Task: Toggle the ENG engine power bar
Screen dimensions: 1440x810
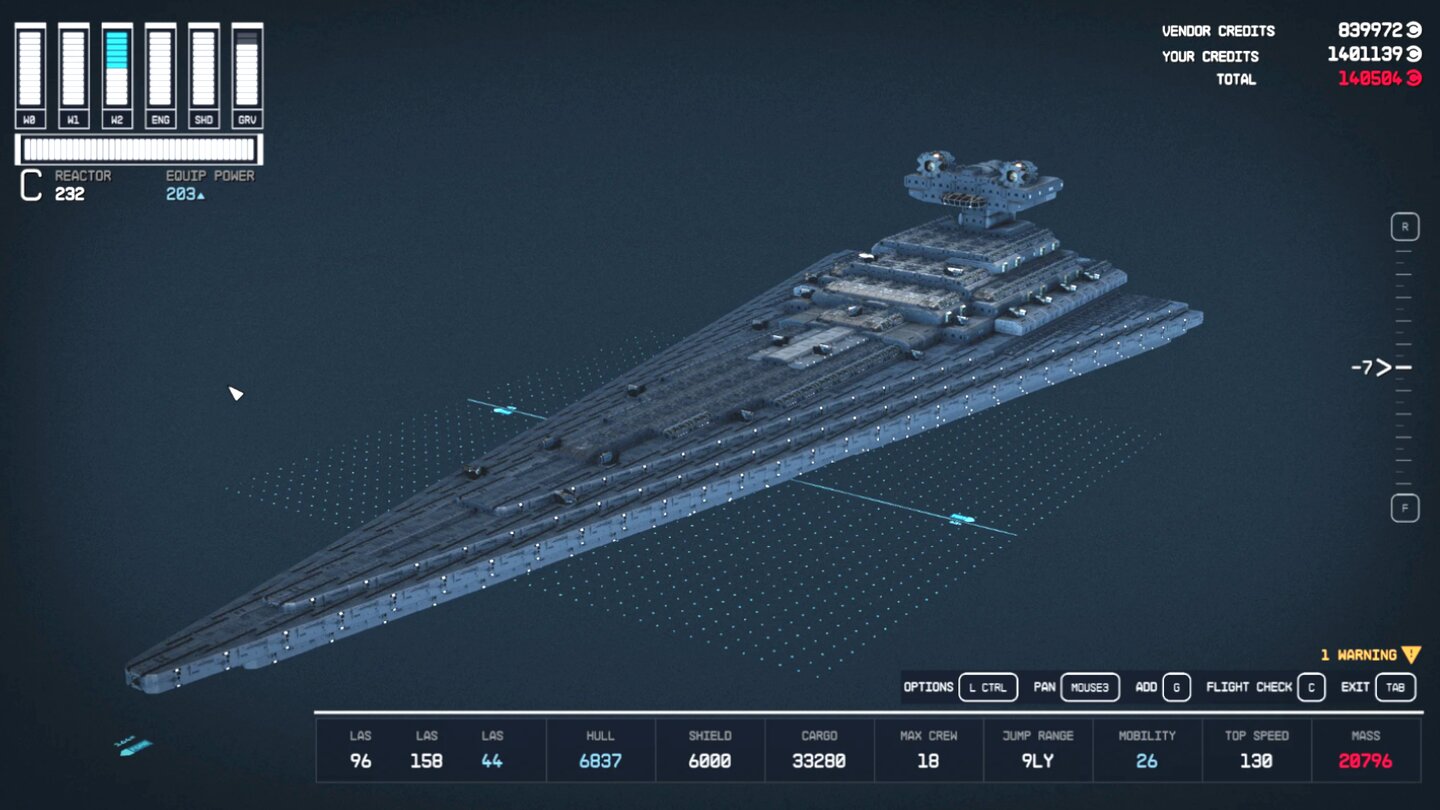Action: tap(160, 65)
